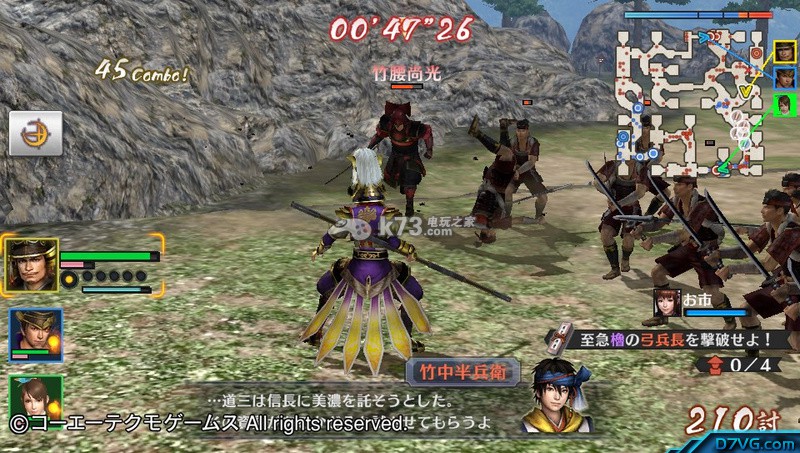Click the お市 officer portrait
The width and height of the screenshot is (800, 453).
[x=666, y=301]
